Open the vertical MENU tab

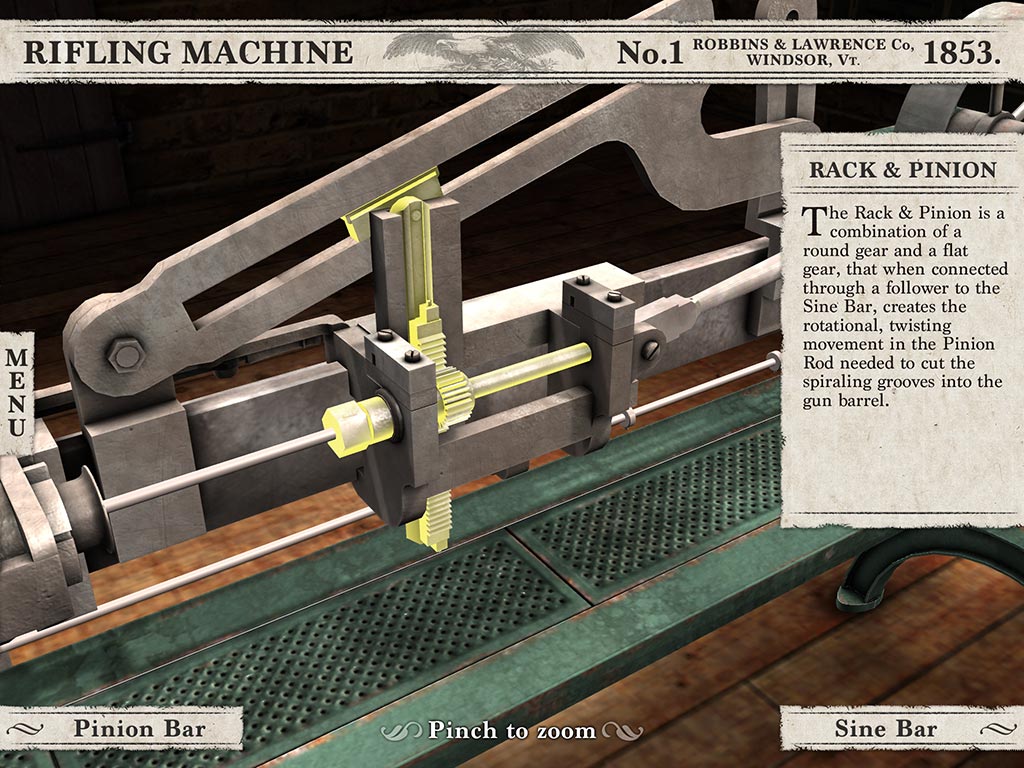(17, 392)
